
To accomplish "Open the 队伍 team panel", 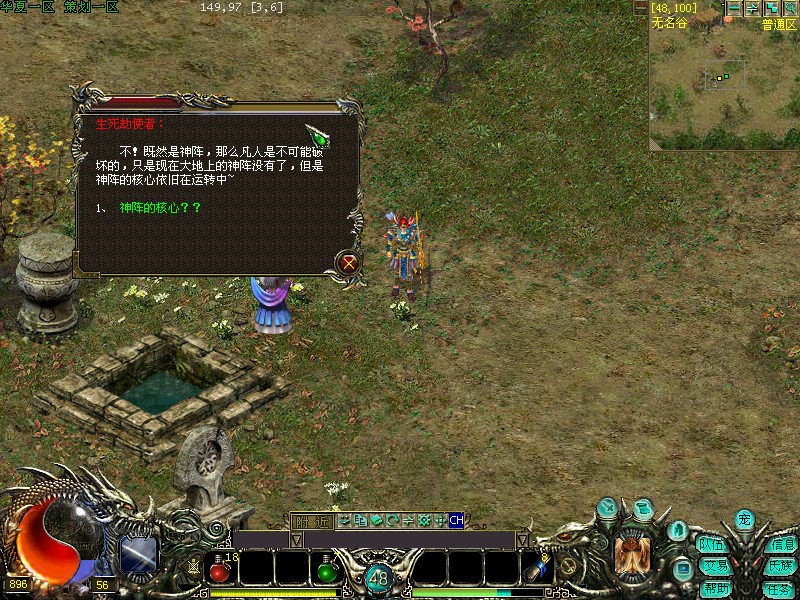I will pos(712,545).
